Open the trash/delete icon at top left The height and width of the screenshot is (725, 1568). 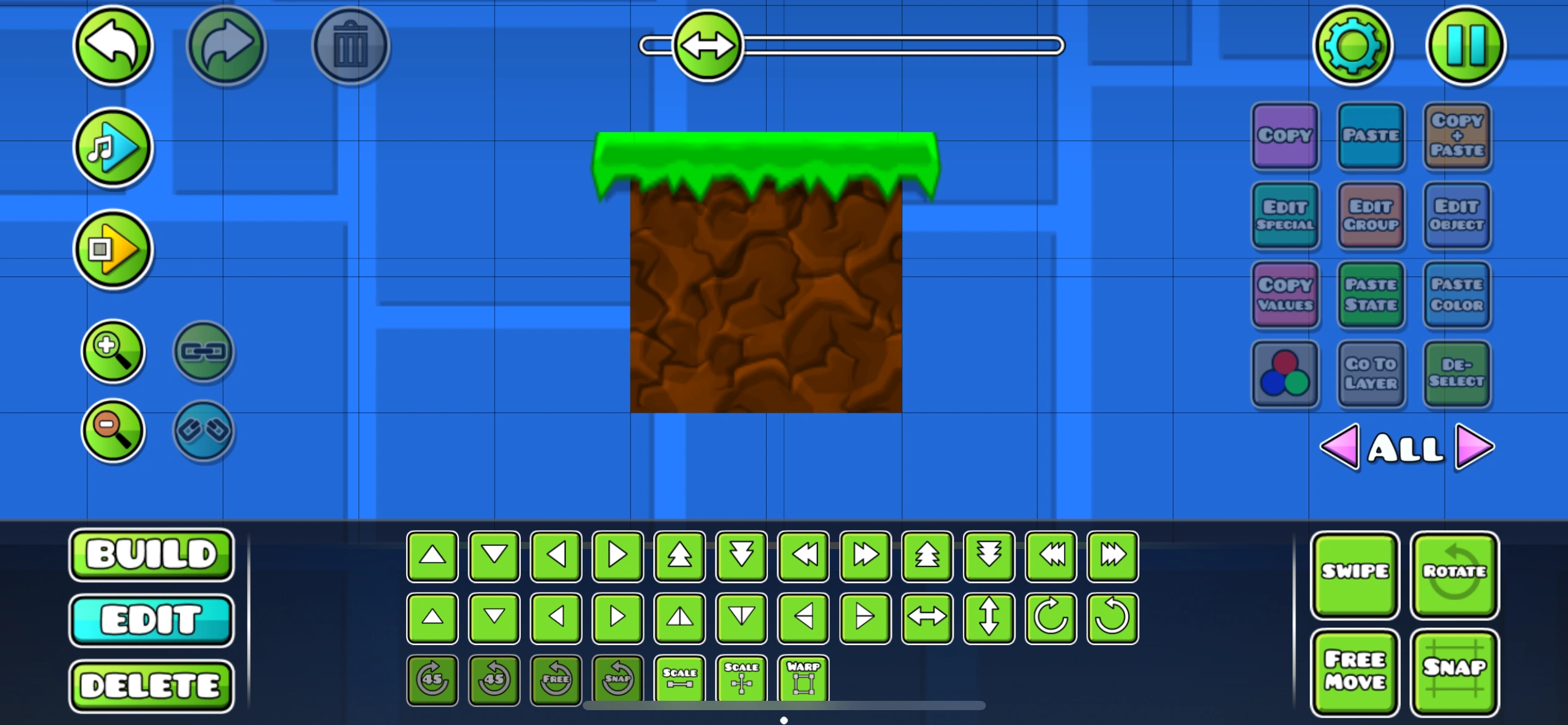tap(350, 46)
